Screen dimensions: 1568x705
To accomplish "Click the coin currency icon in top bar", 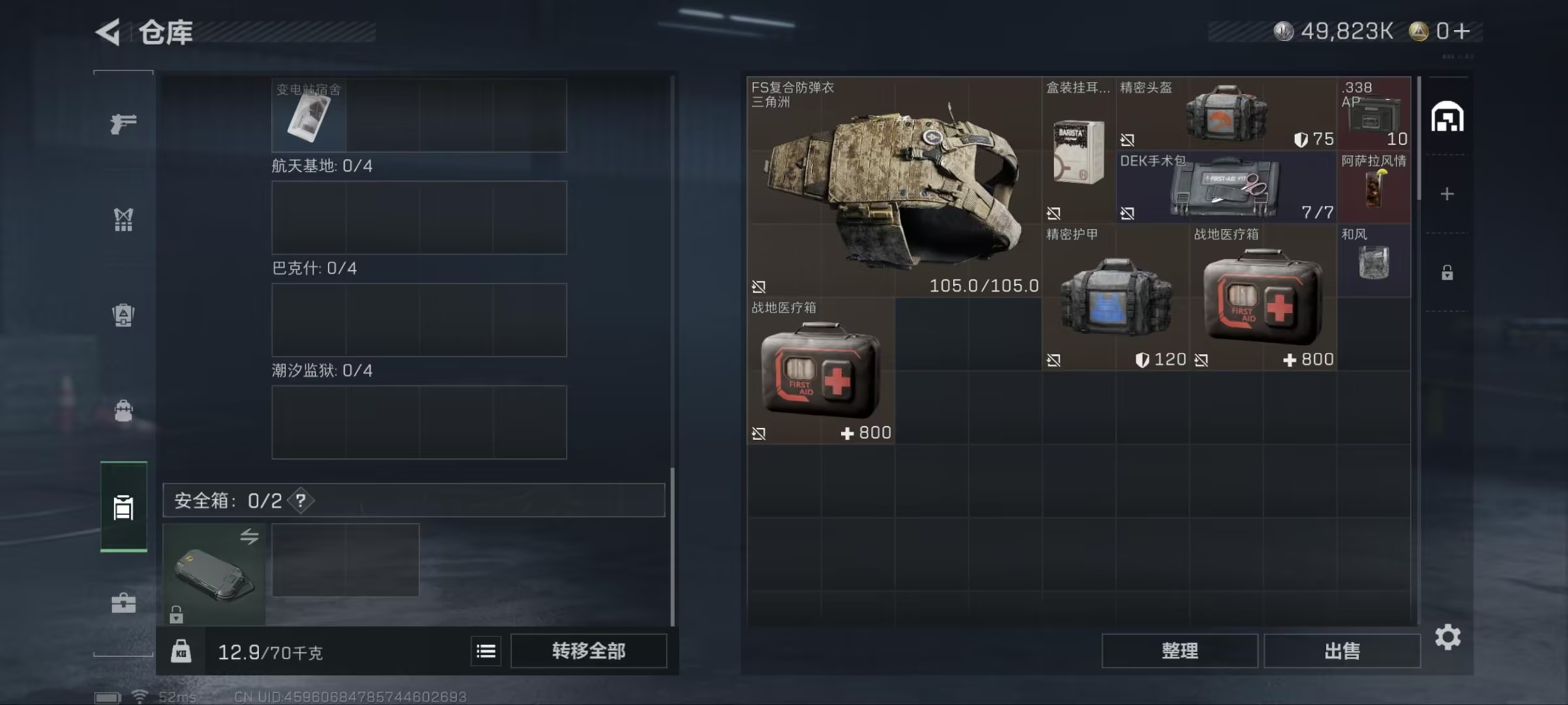I will click(x=1283, y=30).
